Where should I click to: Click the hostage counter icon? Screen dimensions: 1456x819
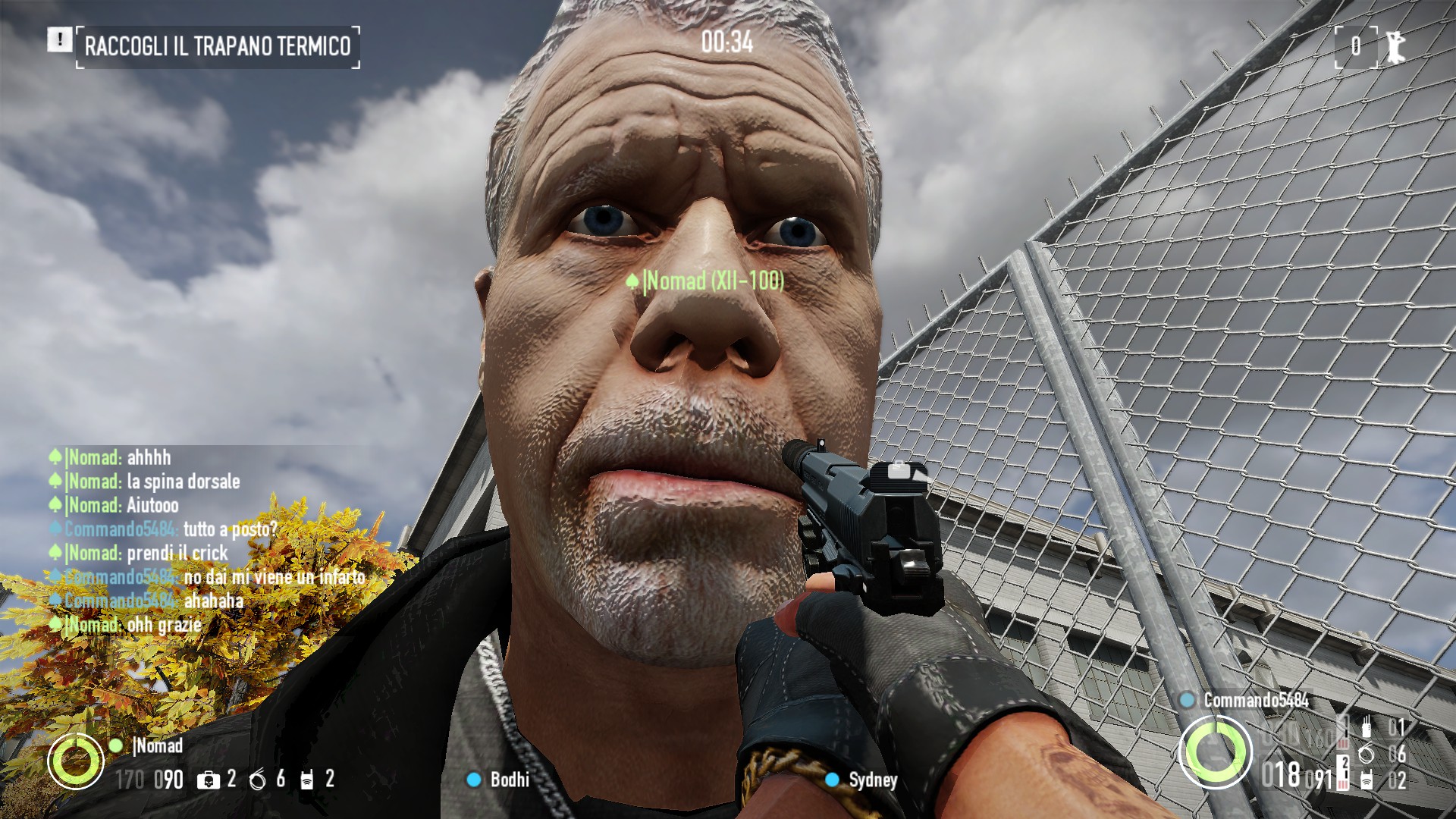pos(1395,47)
